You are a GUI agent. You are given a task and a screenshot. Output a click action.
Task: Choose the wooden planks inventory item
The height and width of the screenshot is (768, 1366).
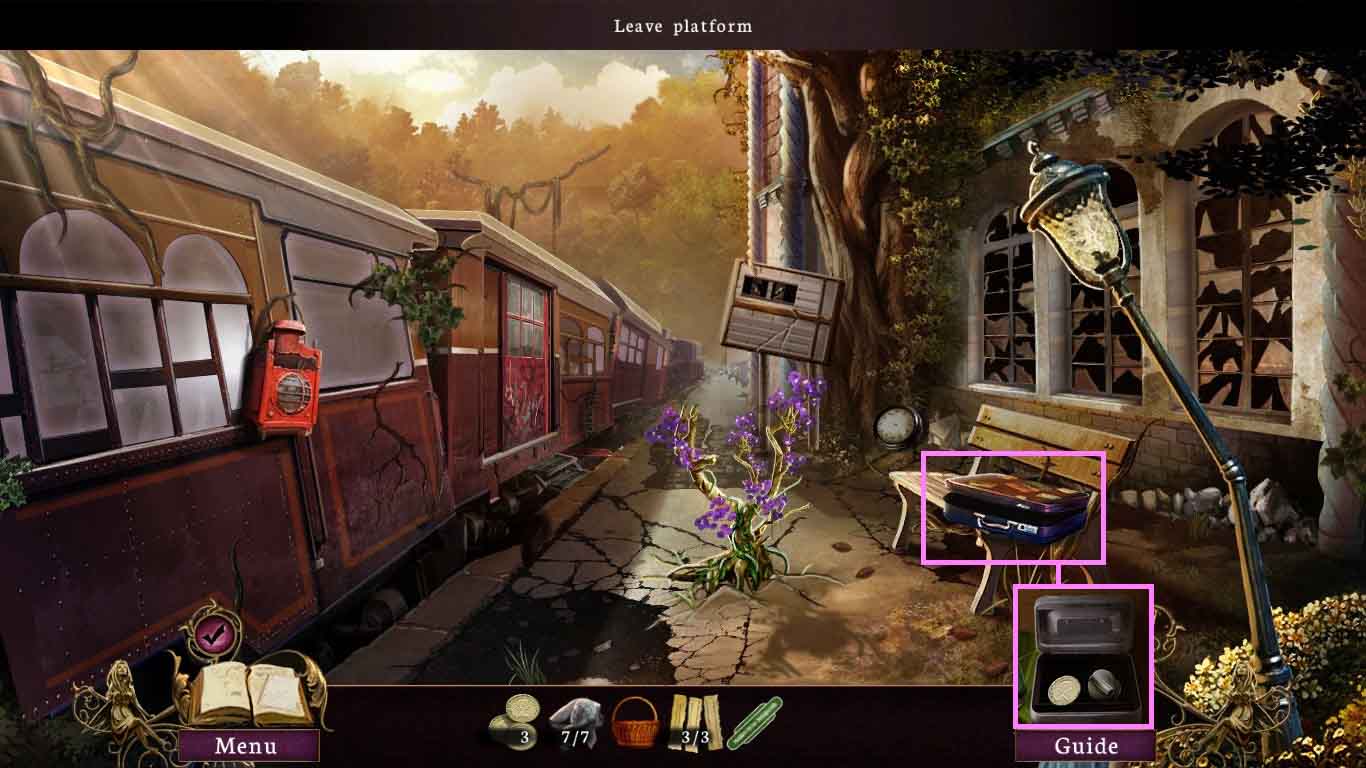pos(695,720)
